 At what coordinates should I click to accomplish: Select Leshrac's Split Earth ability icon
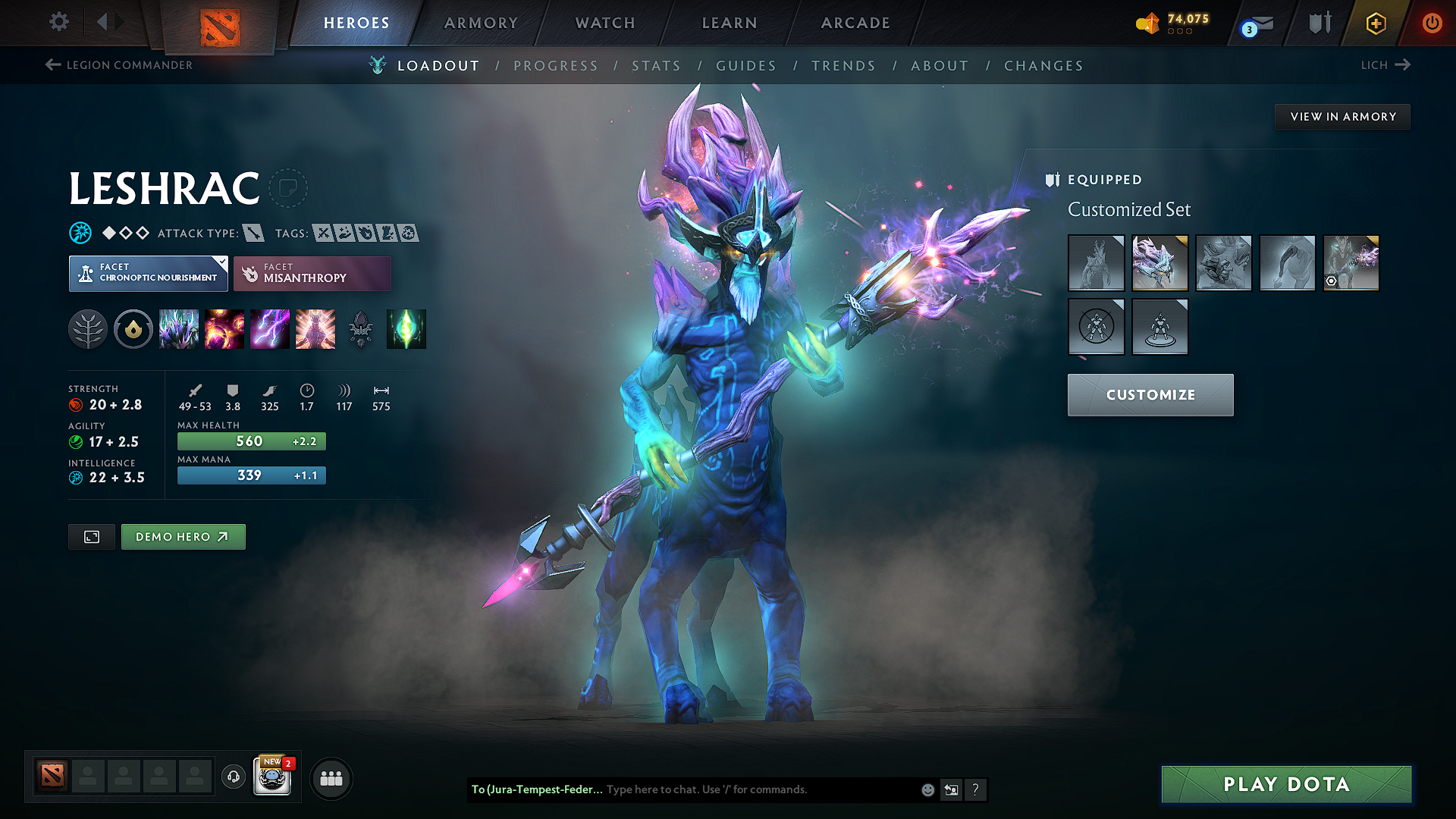tap(179, 329)
